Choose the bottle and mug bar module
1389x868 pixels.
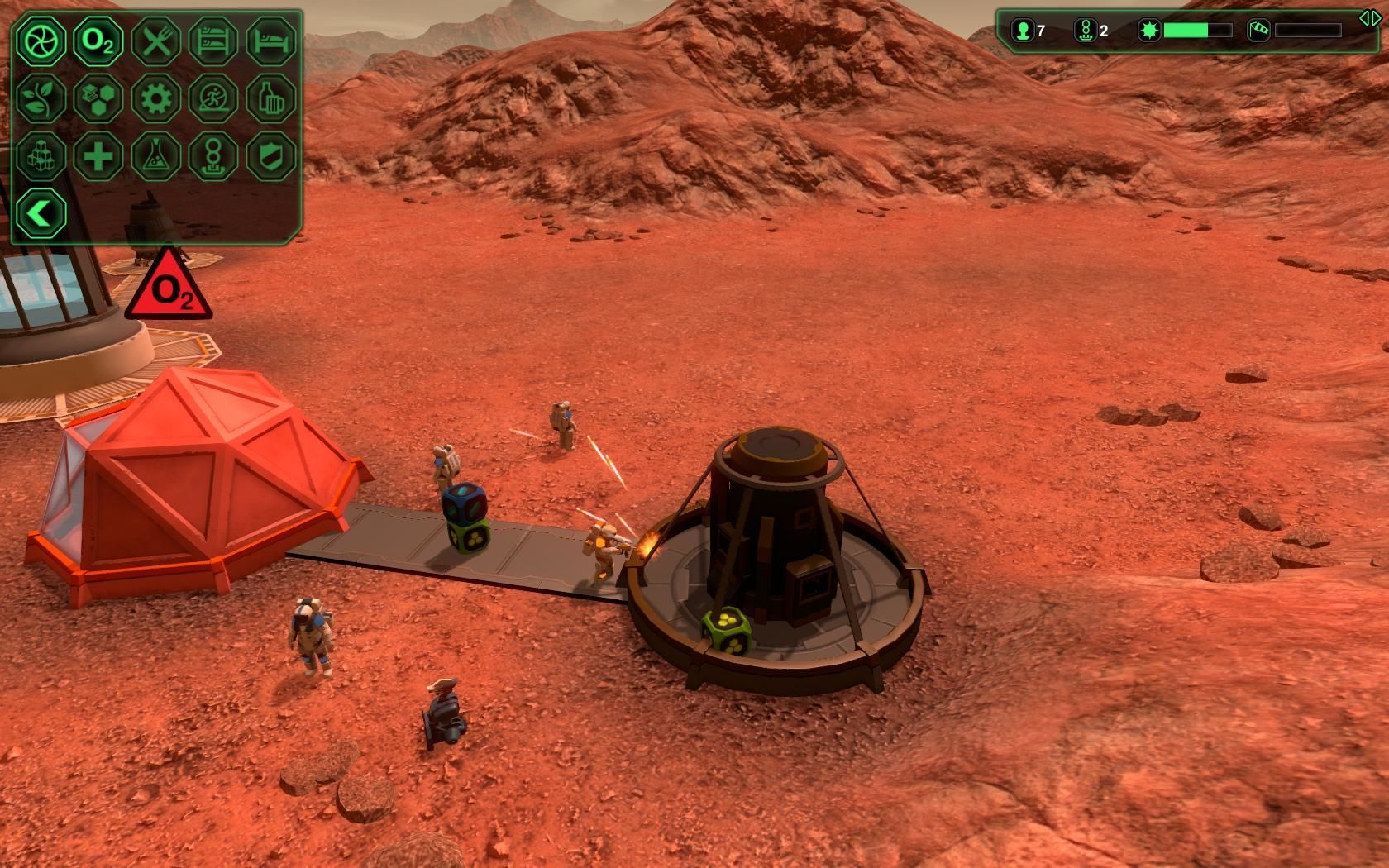pyautogui.click(x=271, y=98)
